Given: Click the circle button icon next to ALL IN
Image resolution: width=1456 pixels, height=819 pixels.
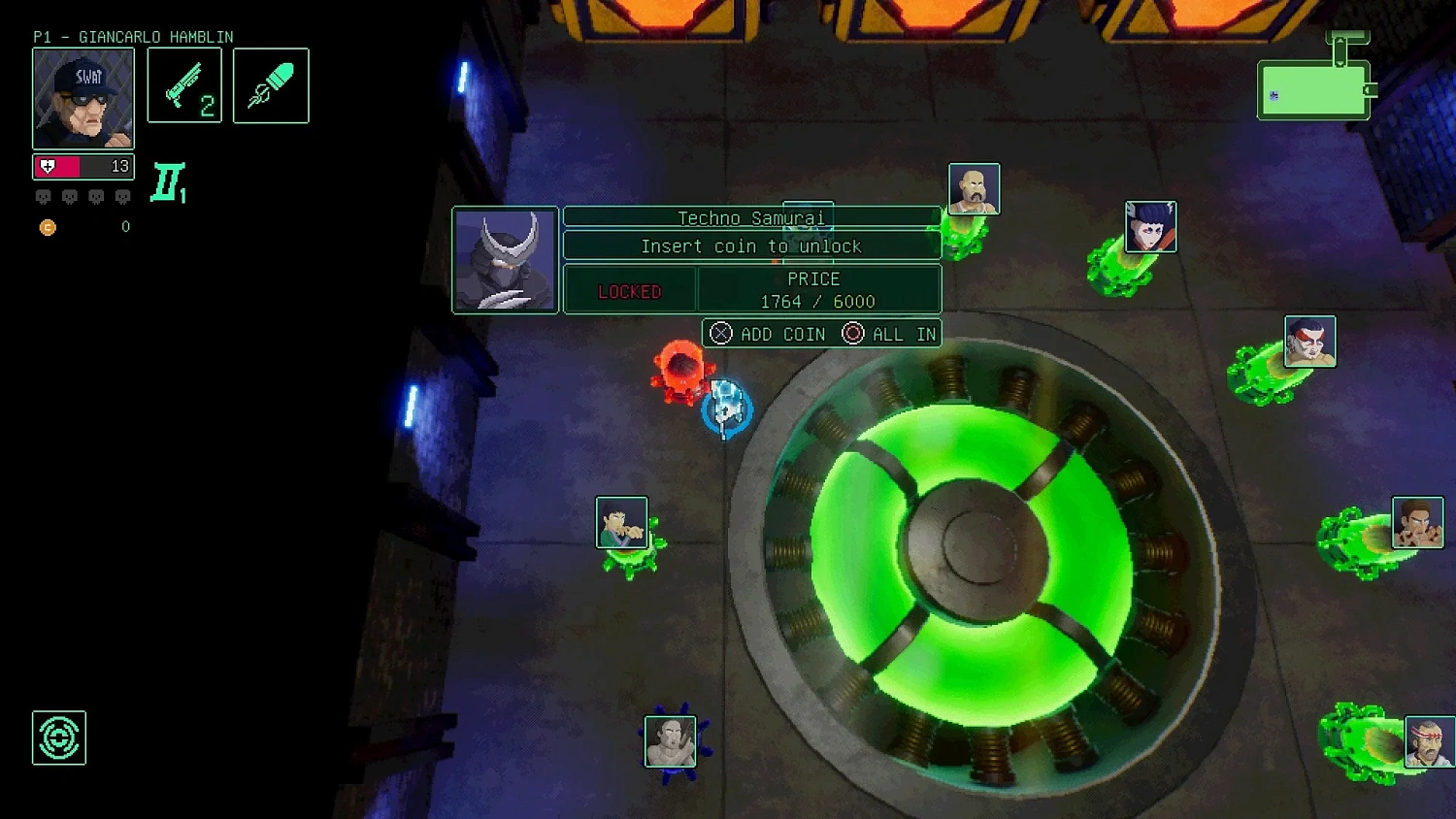Looking at the screenshot, I should 852,333.
